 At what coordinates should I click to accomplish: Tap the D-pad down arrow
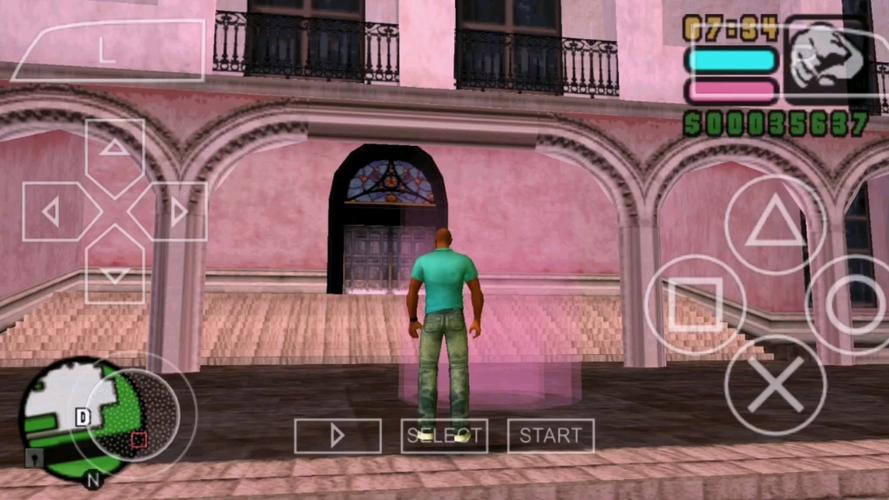point(115,273)
